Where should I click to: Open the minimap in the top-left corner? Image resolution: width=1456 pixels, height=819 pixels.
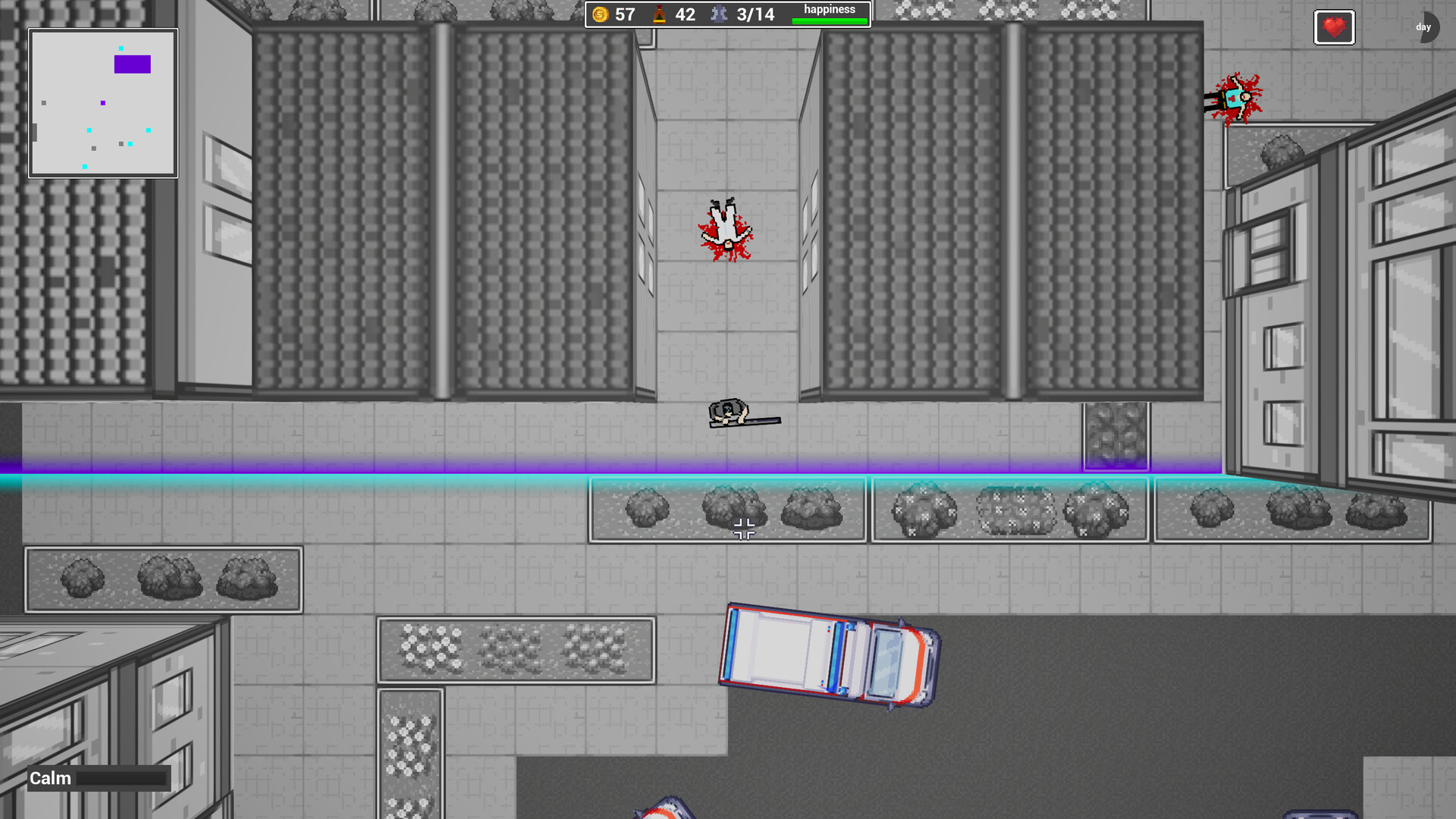click(x=103, y=101)
